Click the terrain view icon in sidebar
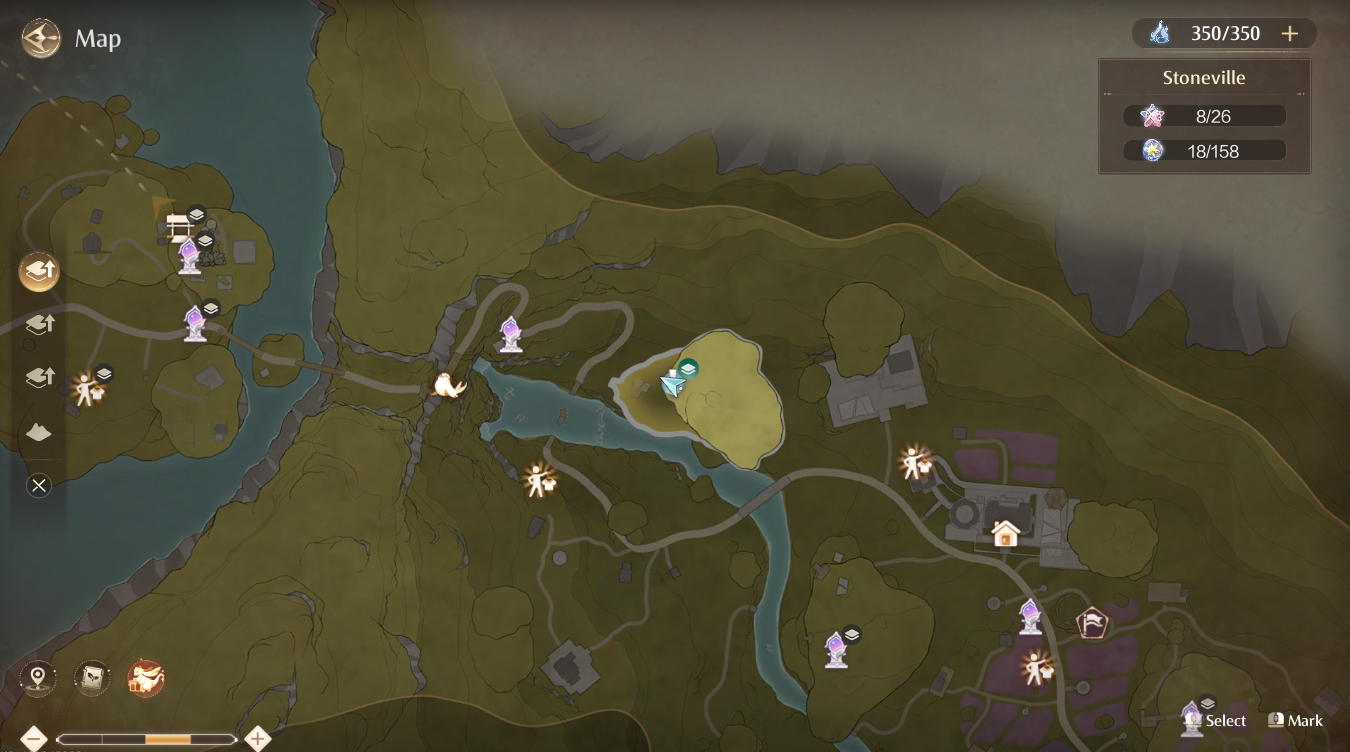 39,430
